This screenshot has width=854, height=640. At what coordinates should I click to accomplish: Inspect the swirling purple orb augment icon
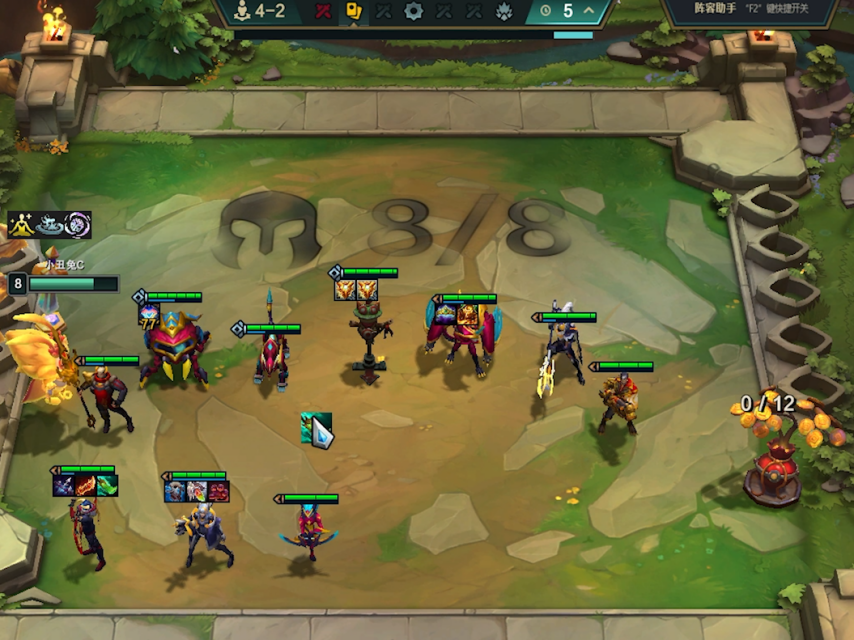pyautogui.click(x=77, y=225)
